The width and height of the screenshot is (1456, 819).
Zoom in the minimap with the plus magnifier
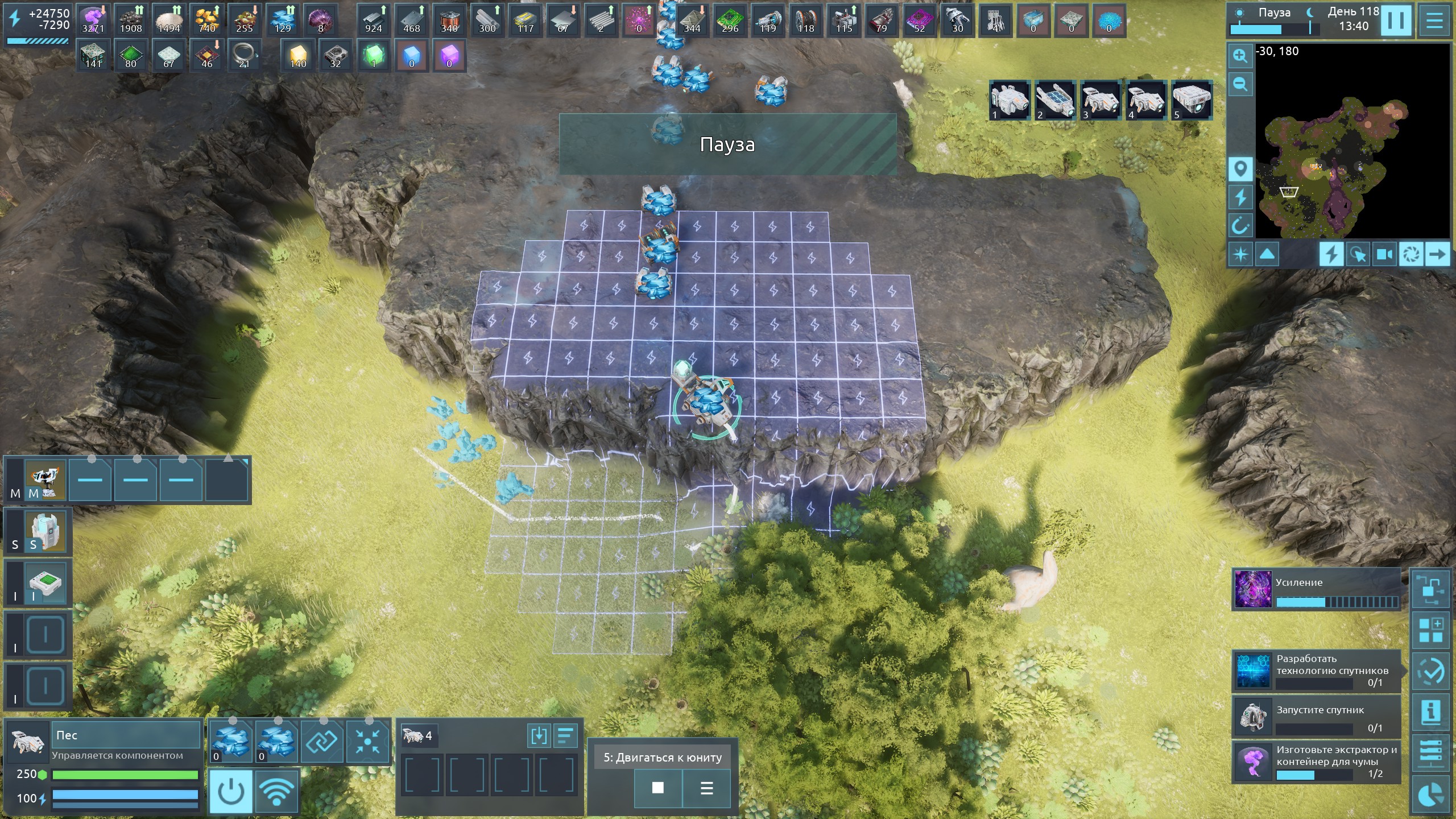1240,56
